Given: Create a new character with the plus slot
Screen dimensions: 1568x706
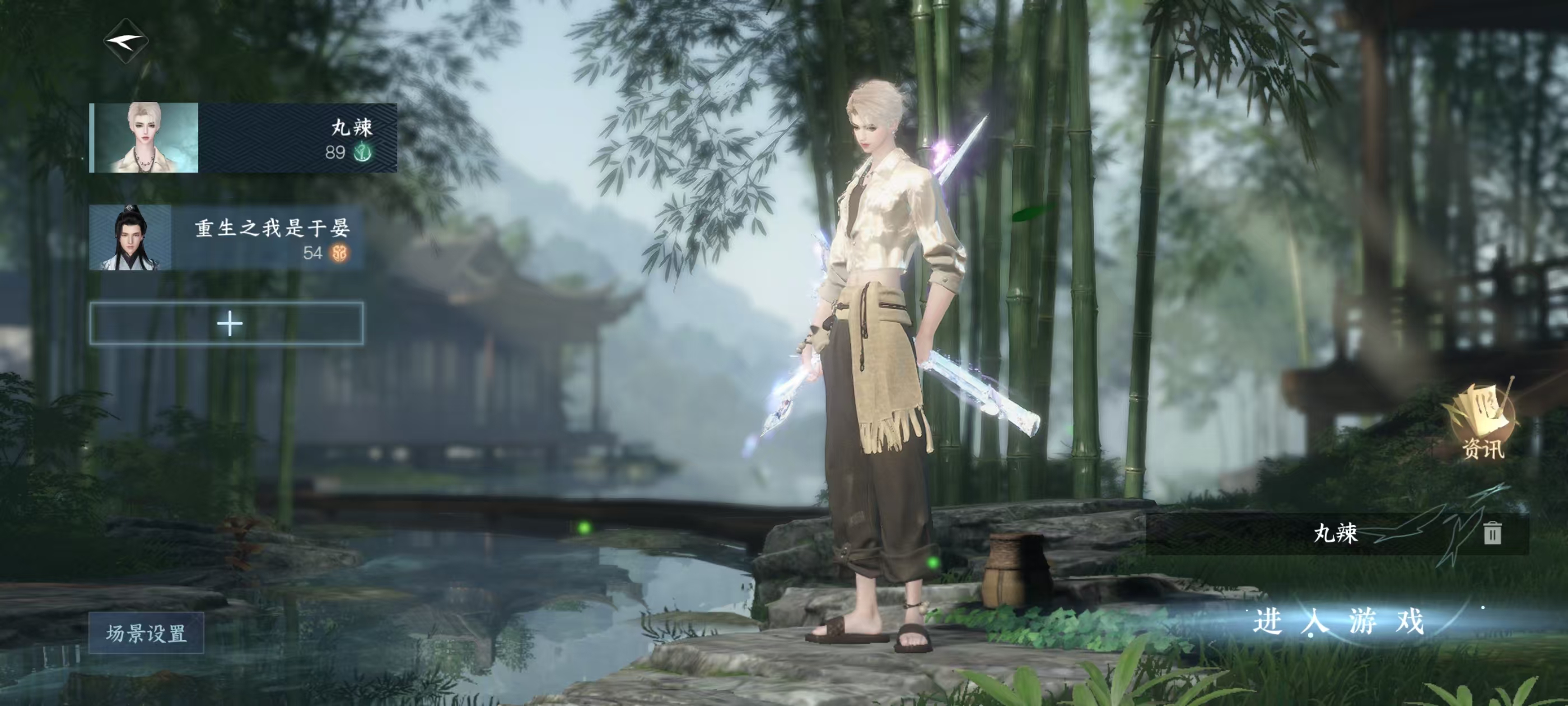Looking at the screenshot, I should click(227, 323).
